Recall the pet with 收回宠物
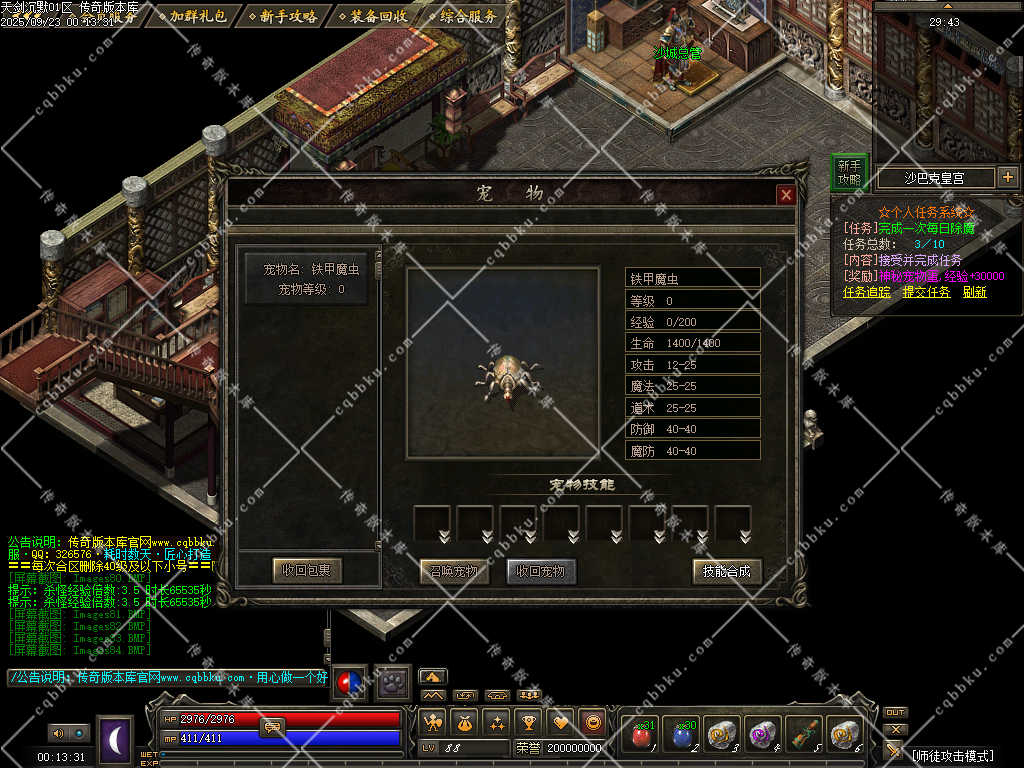This screenshot has height=768, width=1024. click(x=541, y=572)
